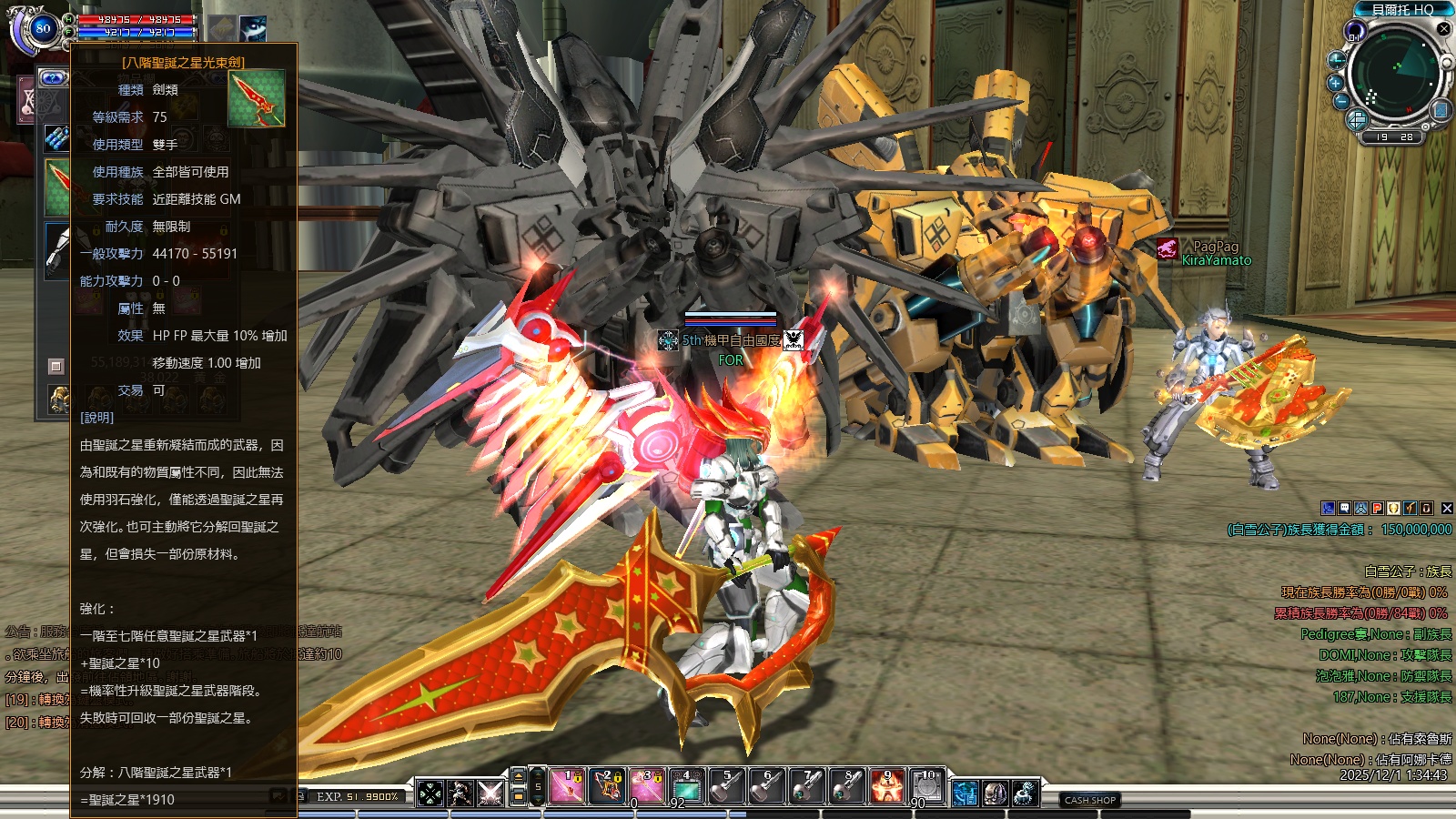
Task: Toggle the red P chat filter icon
Action: [x=1378, y=509]
